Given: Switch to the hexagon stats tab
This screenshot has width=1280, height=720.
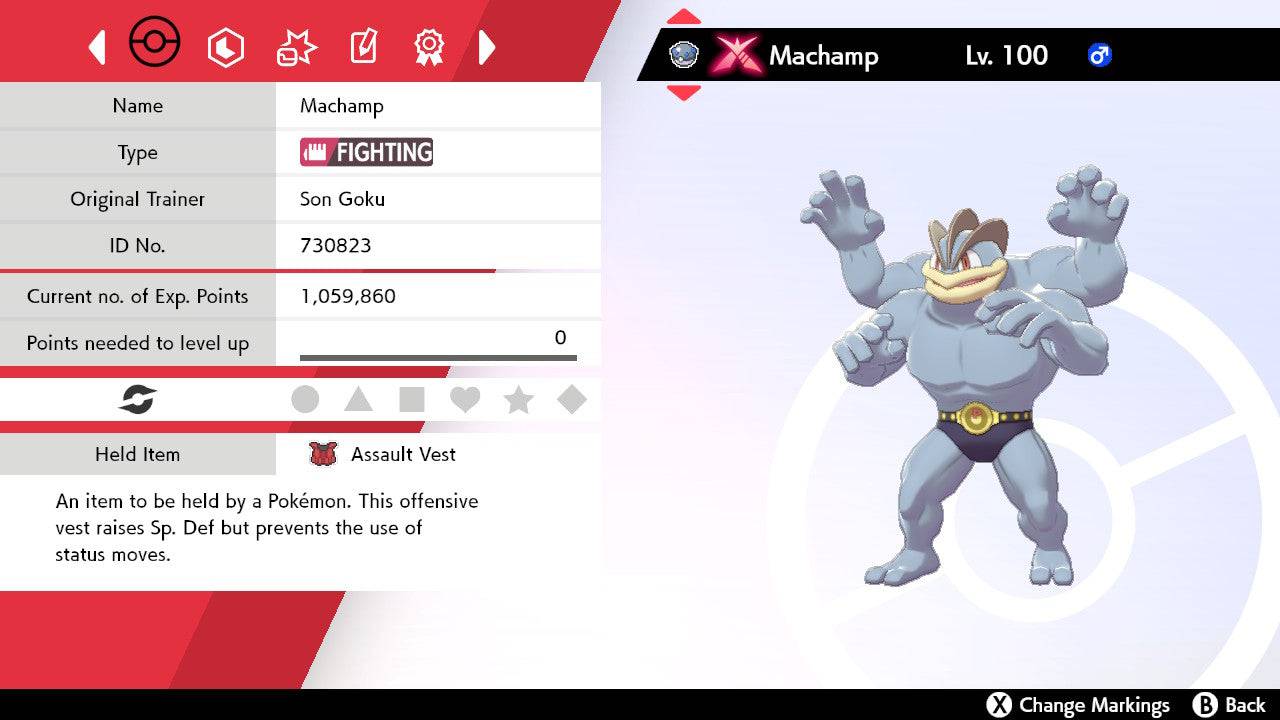Looking at the screenshot, I should click(x=225, y=47).
